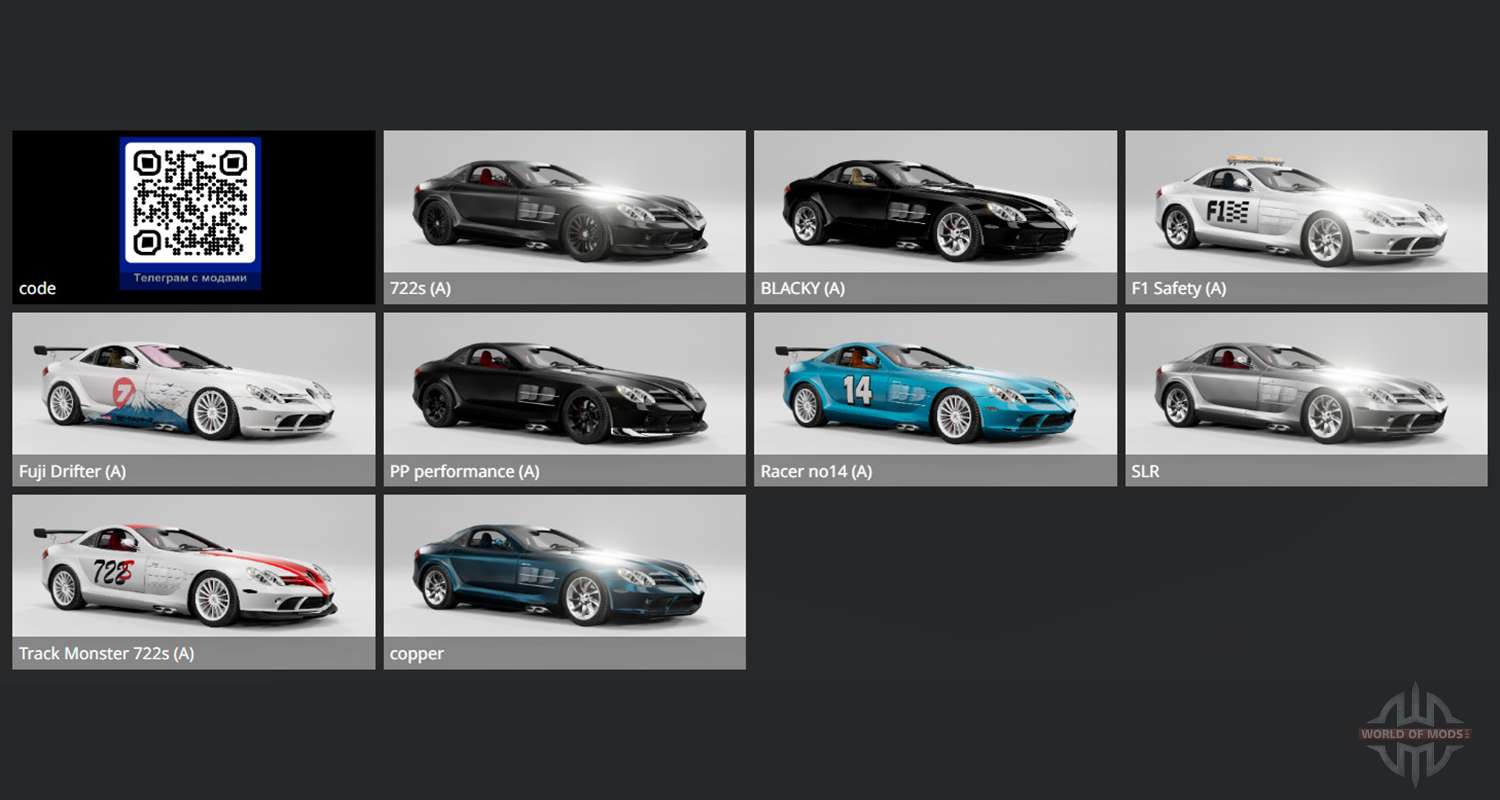Select the Track Monster 722s (A) variant
This screenshot has height=800, width=1500.
tap(193, 580)
